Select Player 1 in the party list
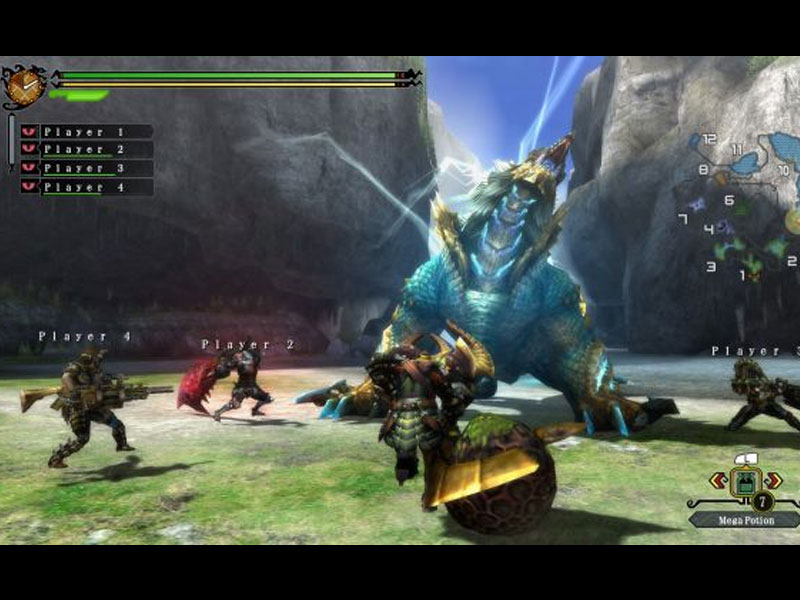The width and height of the screenshot is (800, 600). [88, 132]
